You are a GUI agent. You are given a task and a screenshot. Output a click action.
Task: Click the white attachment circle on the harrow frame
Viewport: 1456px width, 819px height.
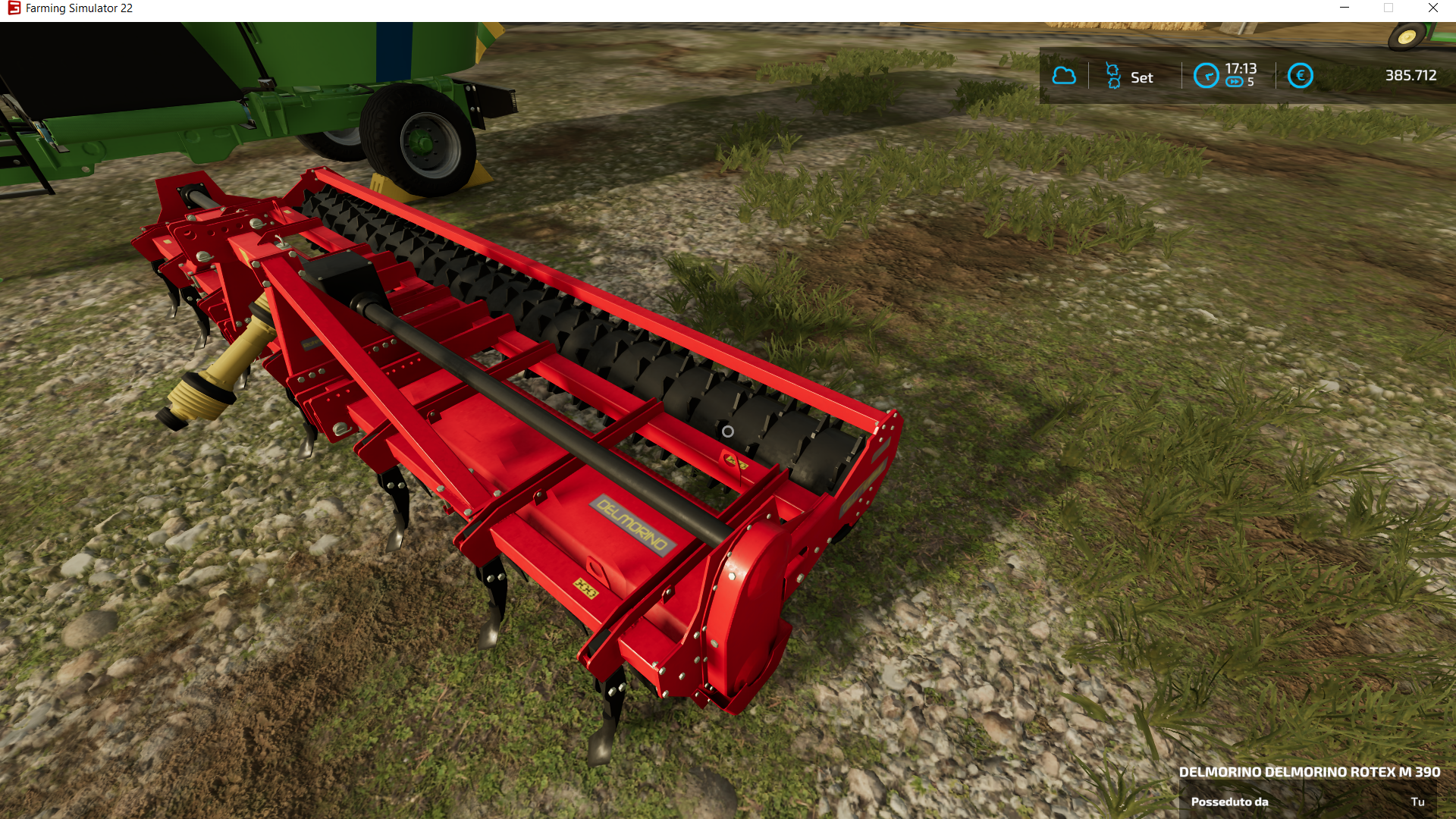[730, 432]
